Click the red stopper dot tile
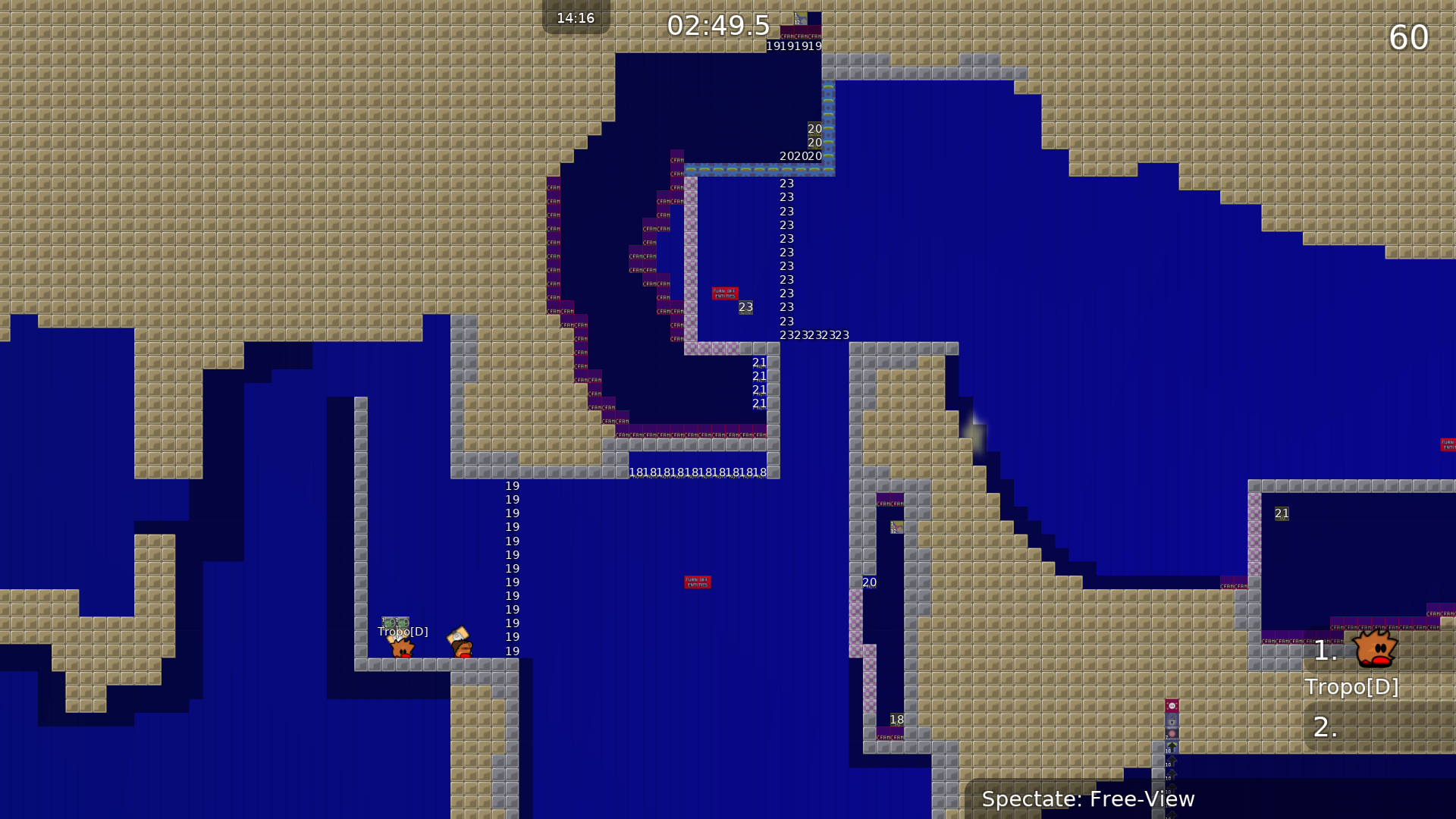 pyautogui.click(x=1172, y=733)
